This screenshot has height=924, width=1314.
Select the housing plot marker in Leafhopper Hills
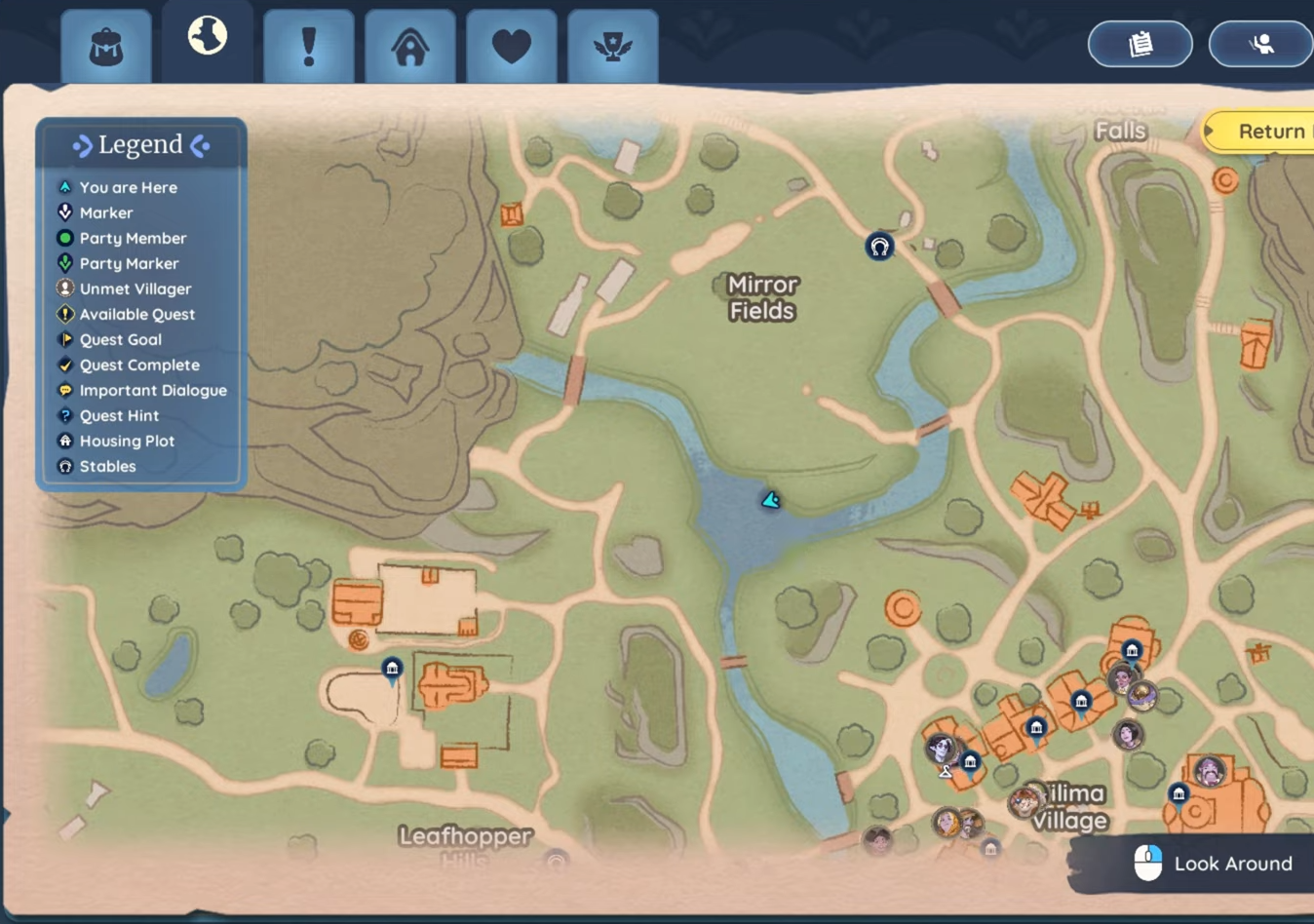[392, 667]
